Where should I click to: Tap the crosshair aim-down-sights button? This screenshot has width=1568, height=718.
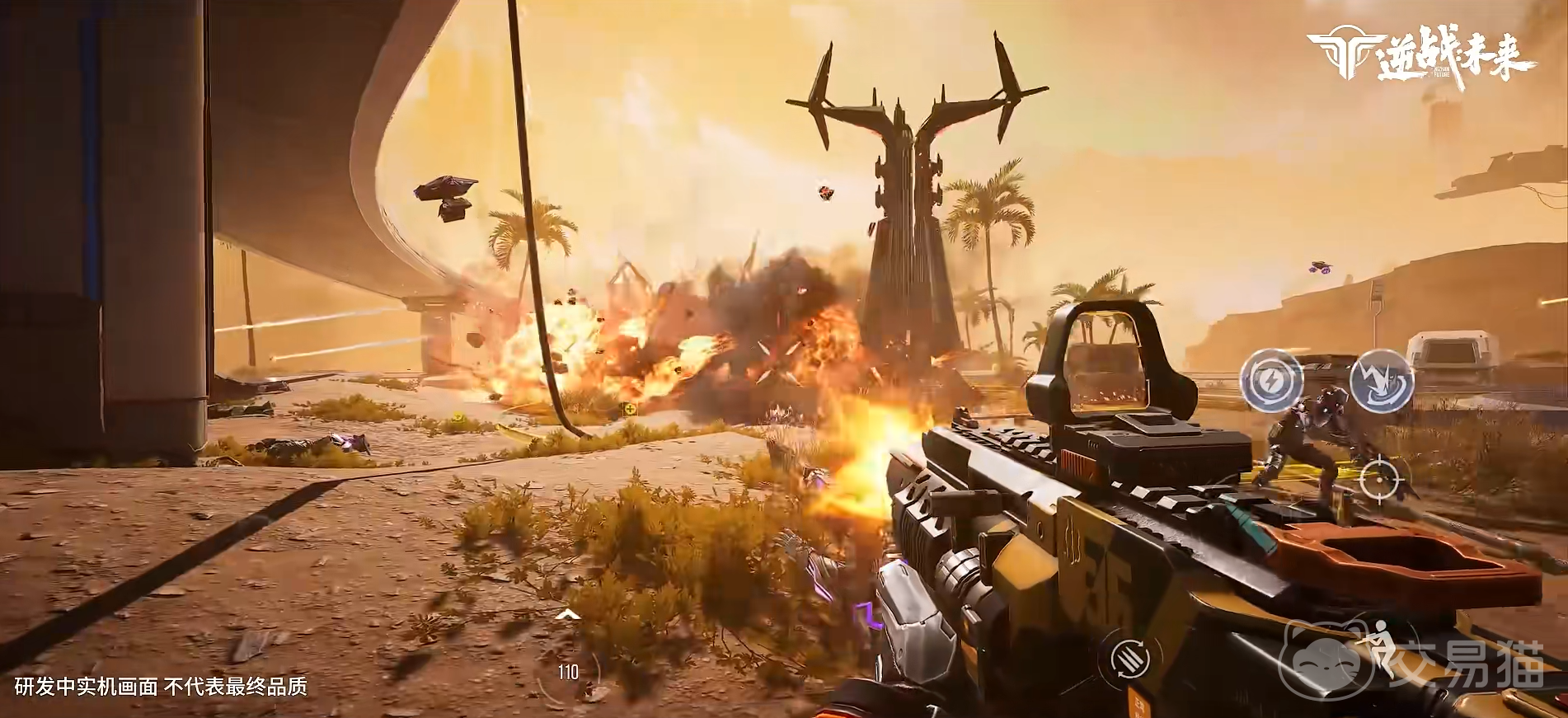[x=1379, y=480]
